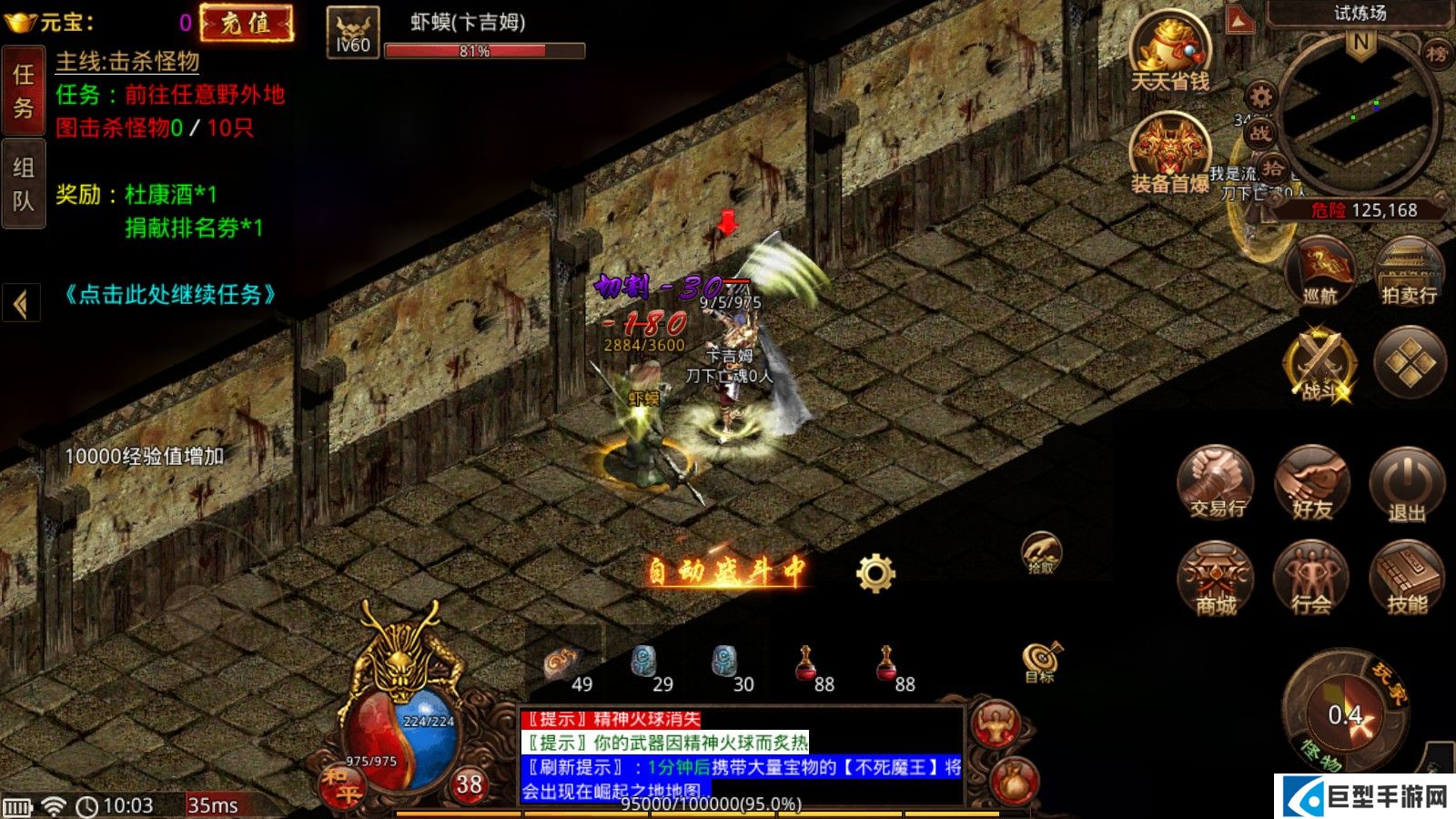1456x819 pixels.
Task: Open auto-battle gear settings
Action: pos(875,573)
